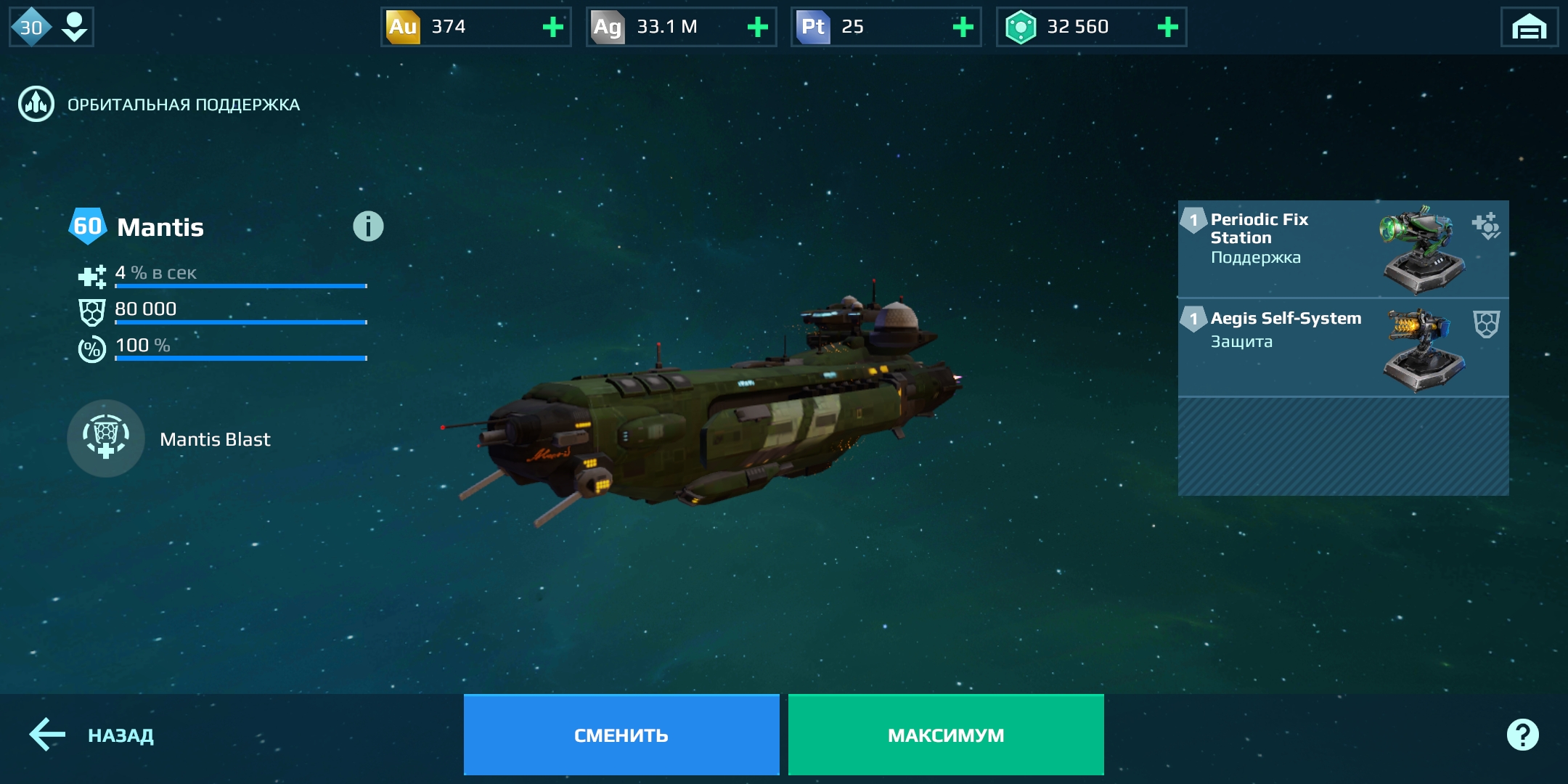Select the Mantis Blast ability icon
Image resolution: width=1568 pixels, height=784 pixels.
tap(106, 438)
